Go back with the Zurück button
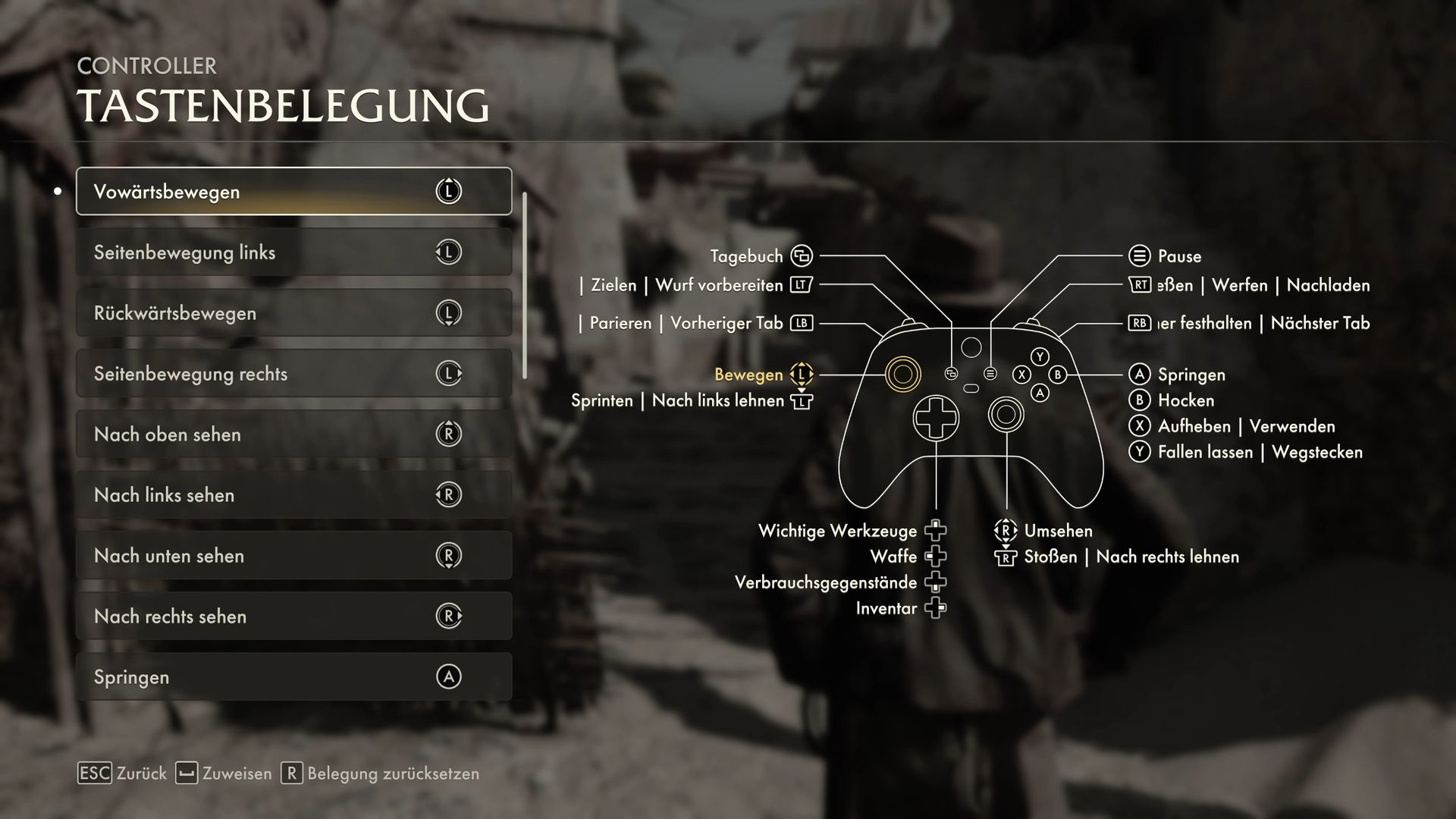The height and width of the screenshot is (819, 1456). point(122,773)
